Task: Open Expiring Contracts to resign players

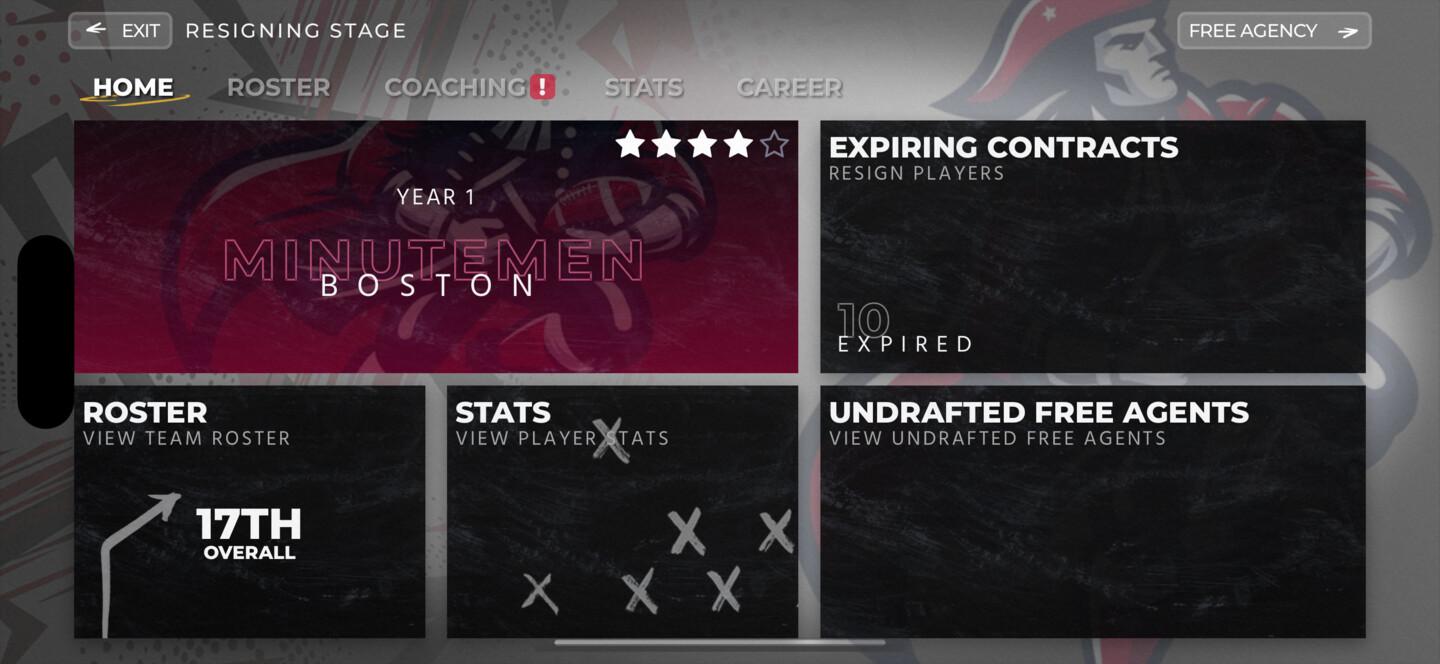Action: point(1092,247)
